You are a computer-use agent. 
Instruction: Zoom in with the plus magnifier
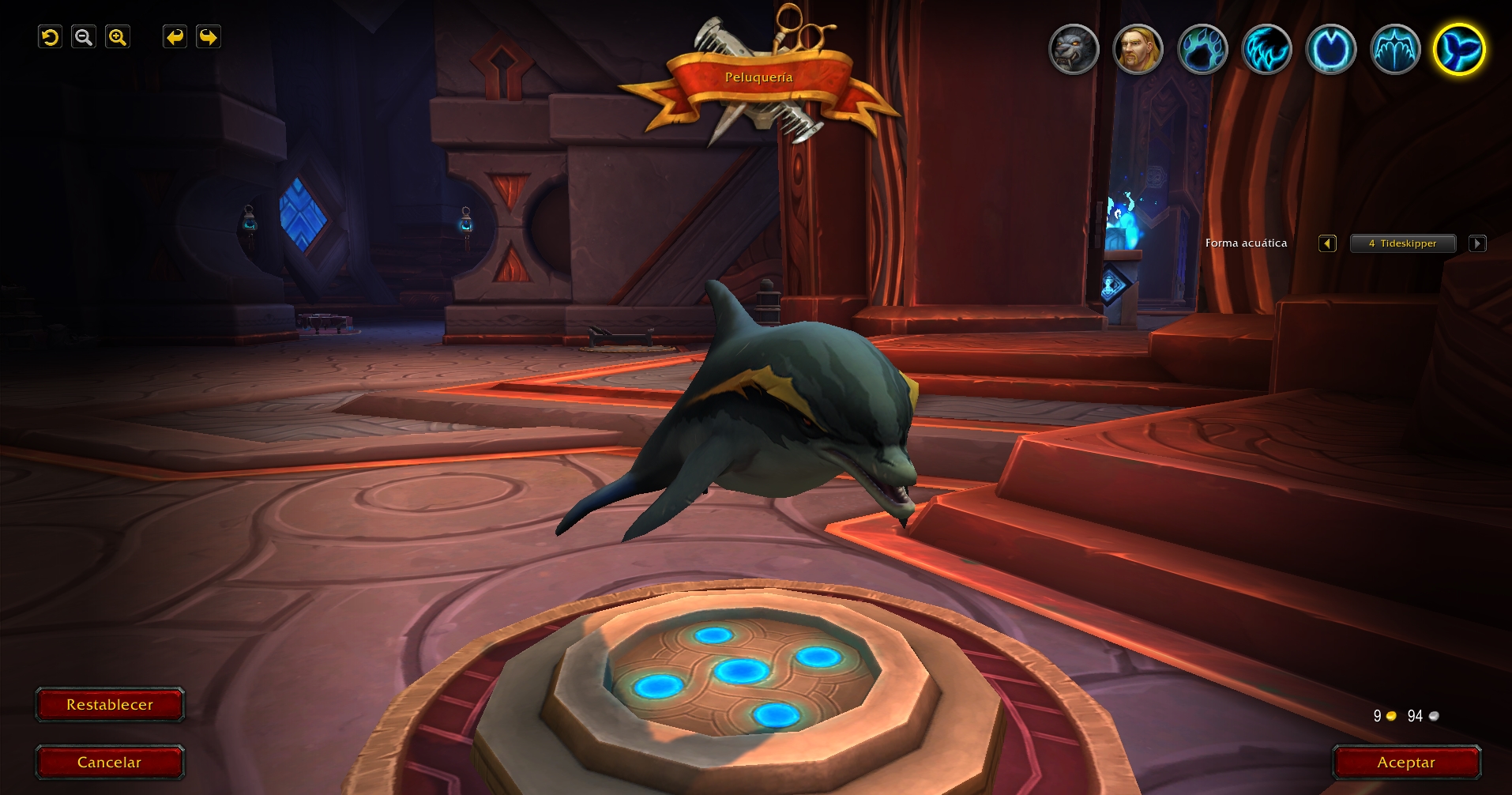click(x=118, y=37)
